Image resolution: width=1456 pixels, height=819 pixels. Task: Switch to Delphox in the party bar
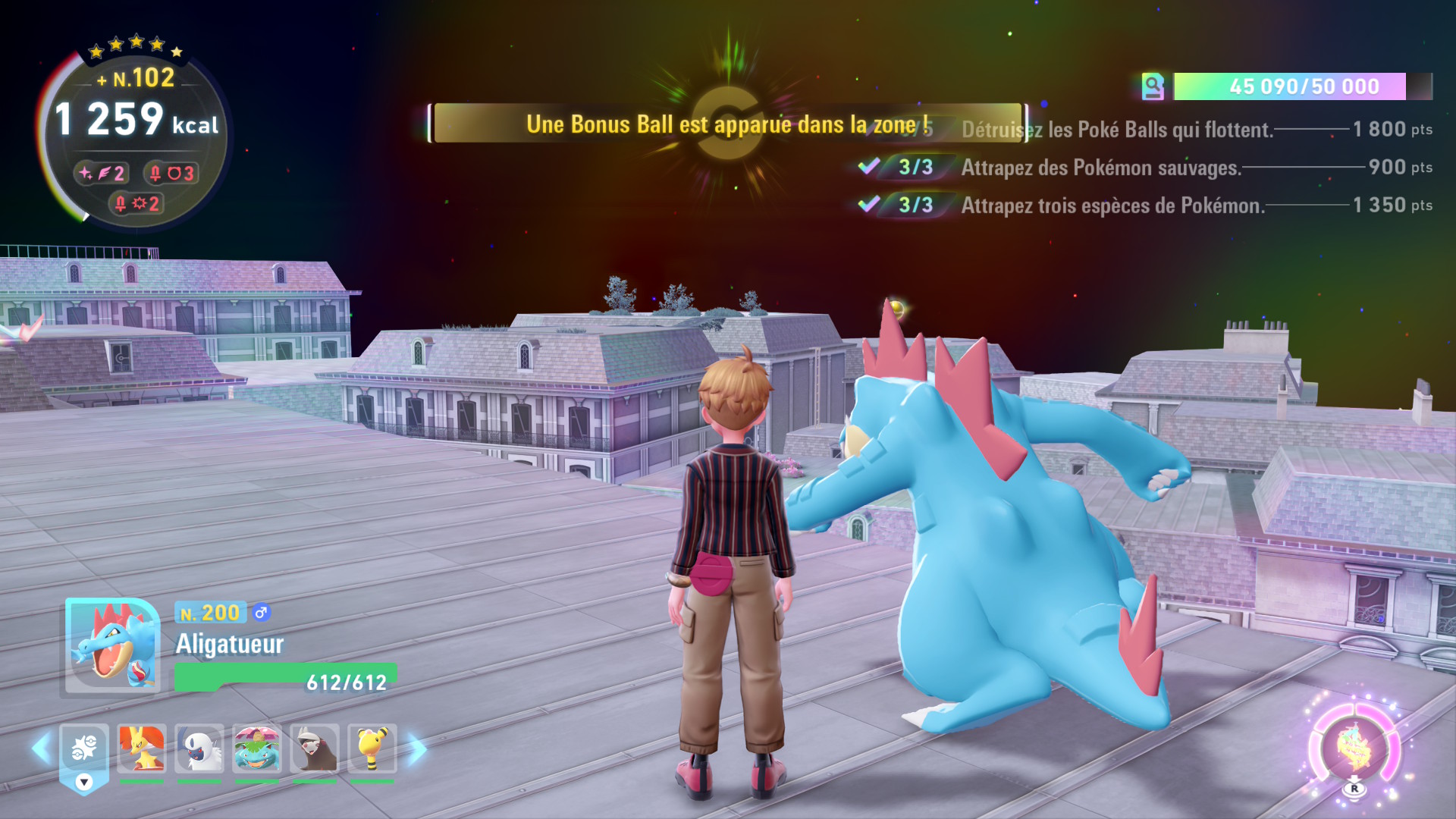(142, 748)
